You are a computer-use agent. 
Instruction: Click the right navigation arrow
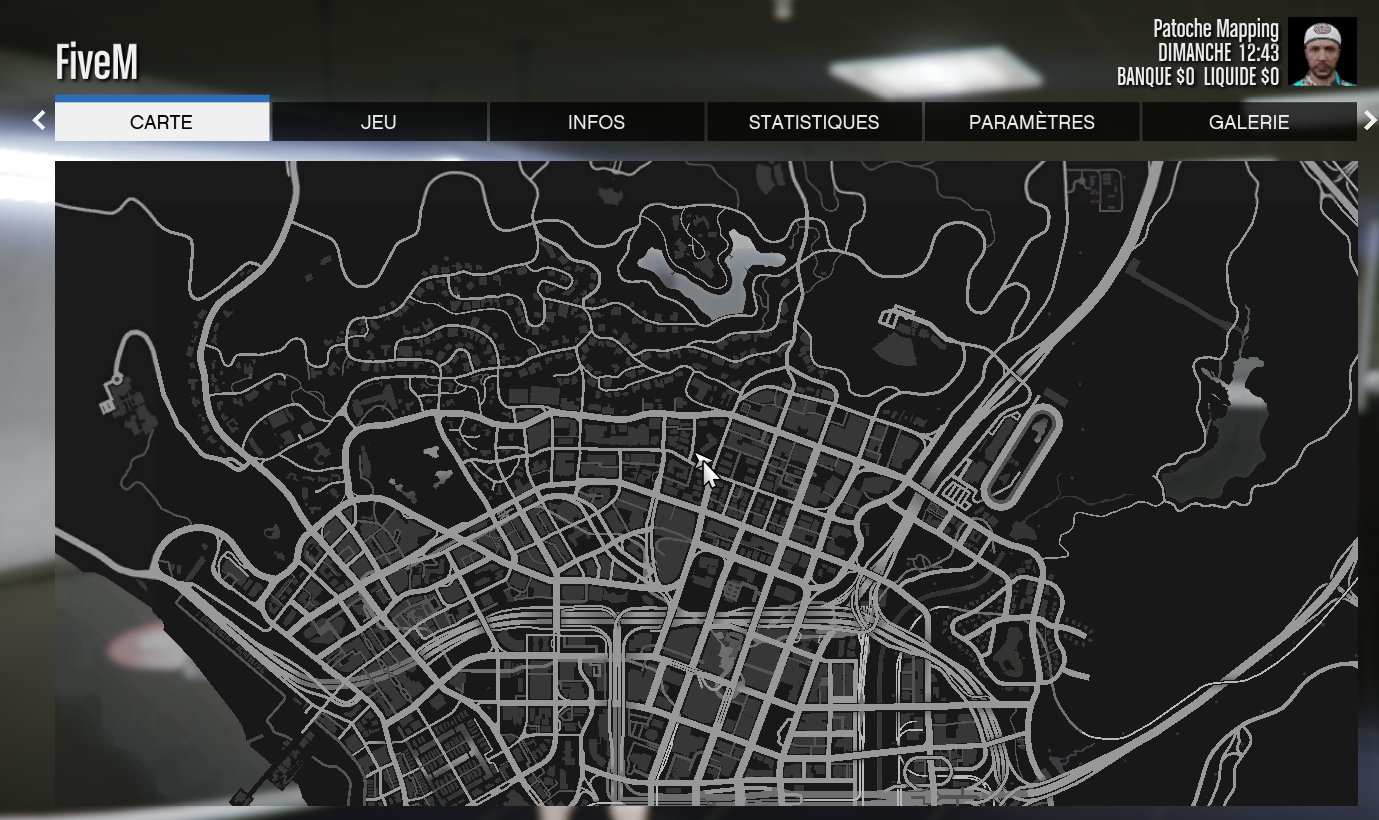click(1371, 120)
